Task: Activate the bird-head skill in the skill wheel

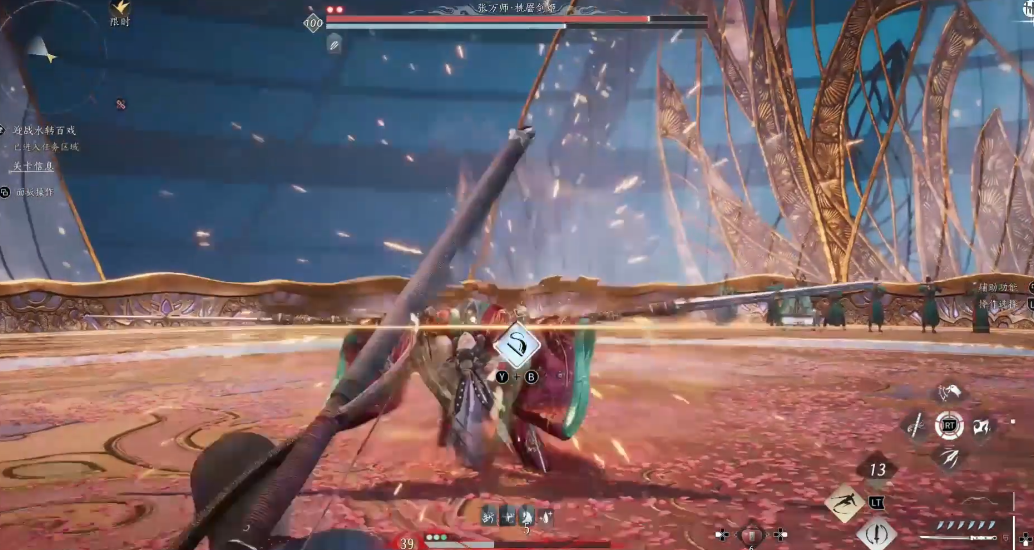Action: [950, 393]
